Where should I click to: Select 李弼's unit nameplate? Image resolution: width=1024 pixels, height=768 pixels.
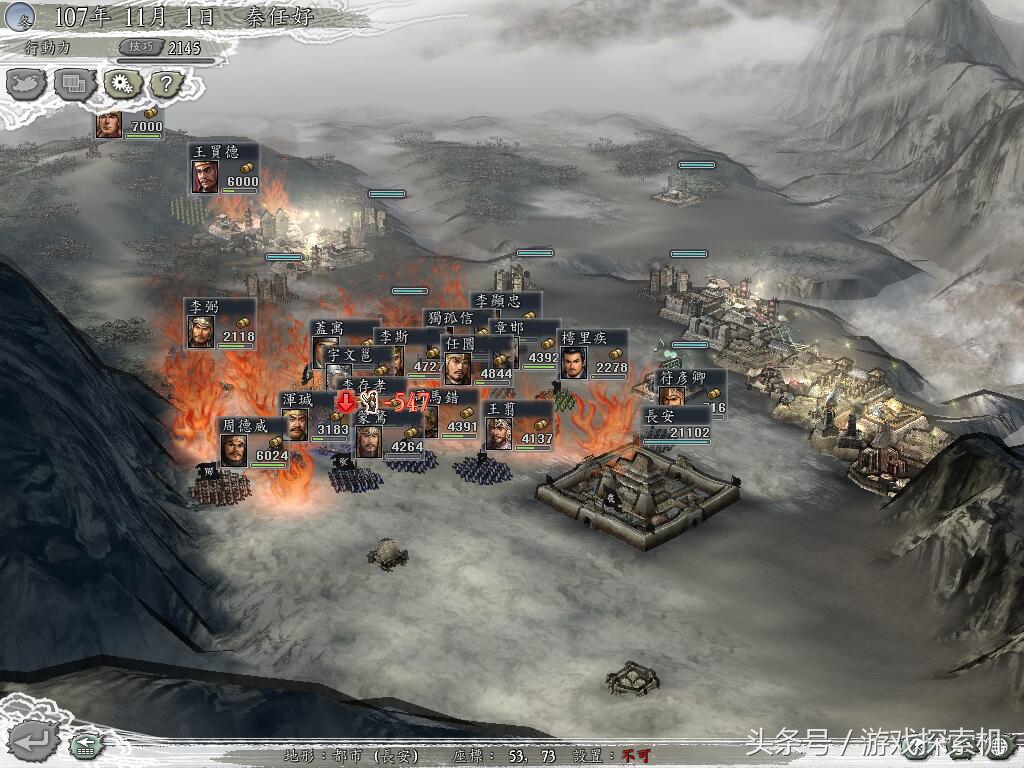[219, 322]
